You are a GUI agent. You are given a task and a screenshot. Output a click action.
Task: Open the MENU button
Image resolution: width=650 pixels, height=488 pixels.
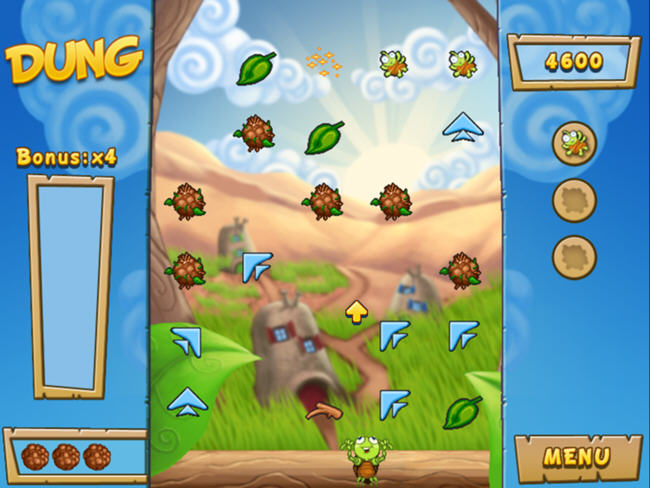pos(576,458)
